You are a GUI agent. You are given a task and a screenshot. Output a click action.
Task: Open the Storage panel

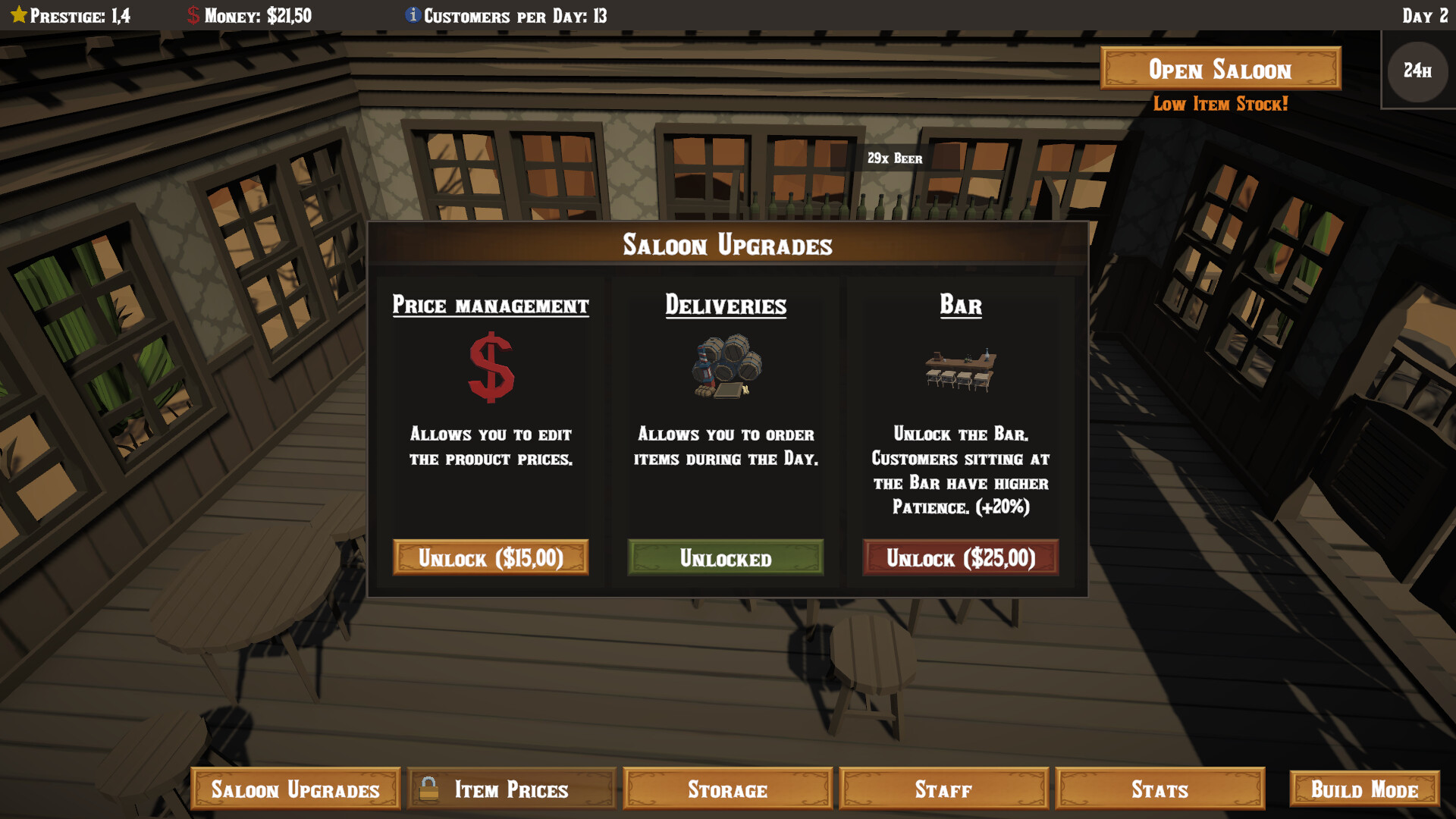click(x=727, y=789)
